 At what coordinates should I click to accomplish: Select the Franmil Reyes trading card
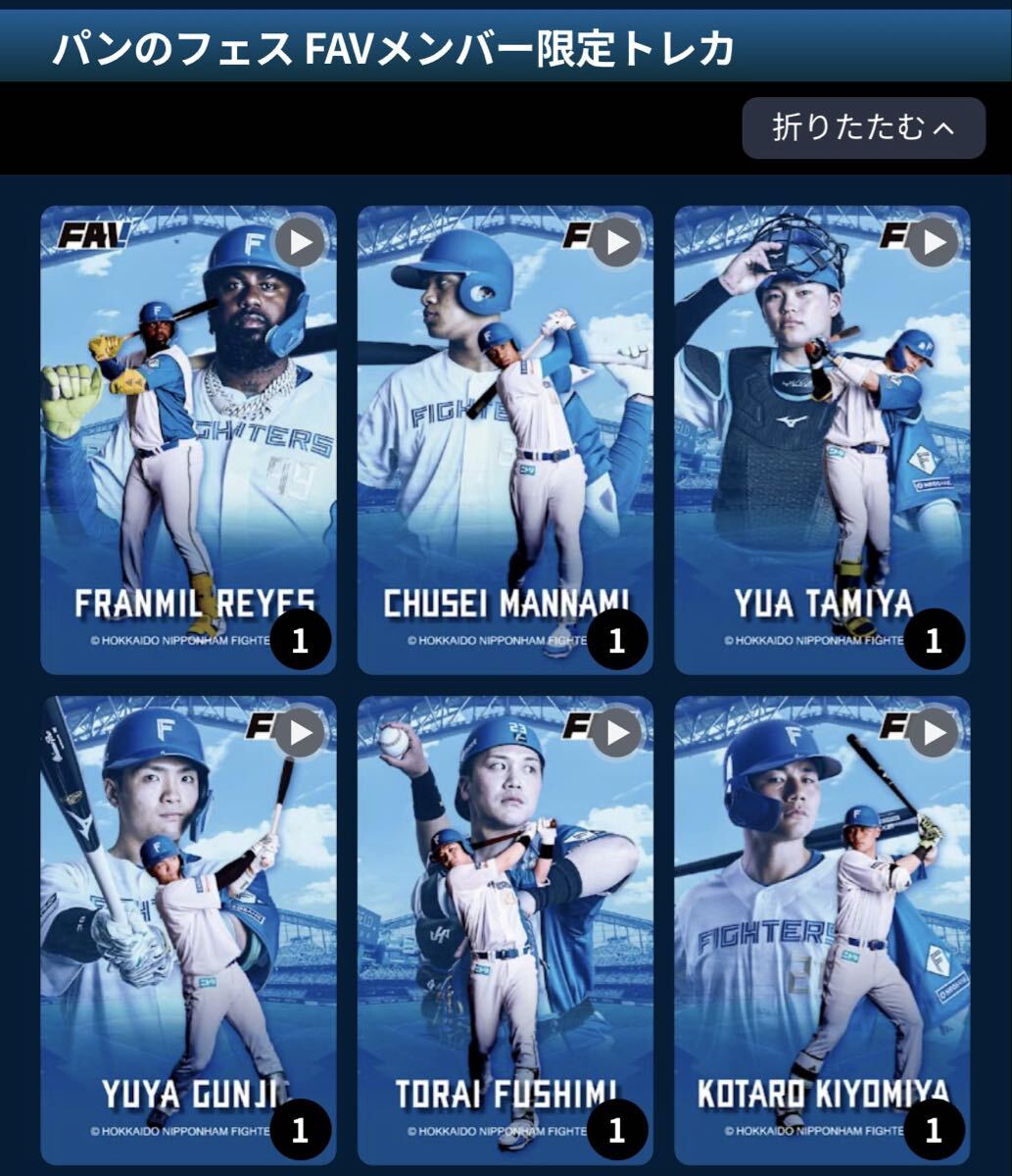(188, 441)
